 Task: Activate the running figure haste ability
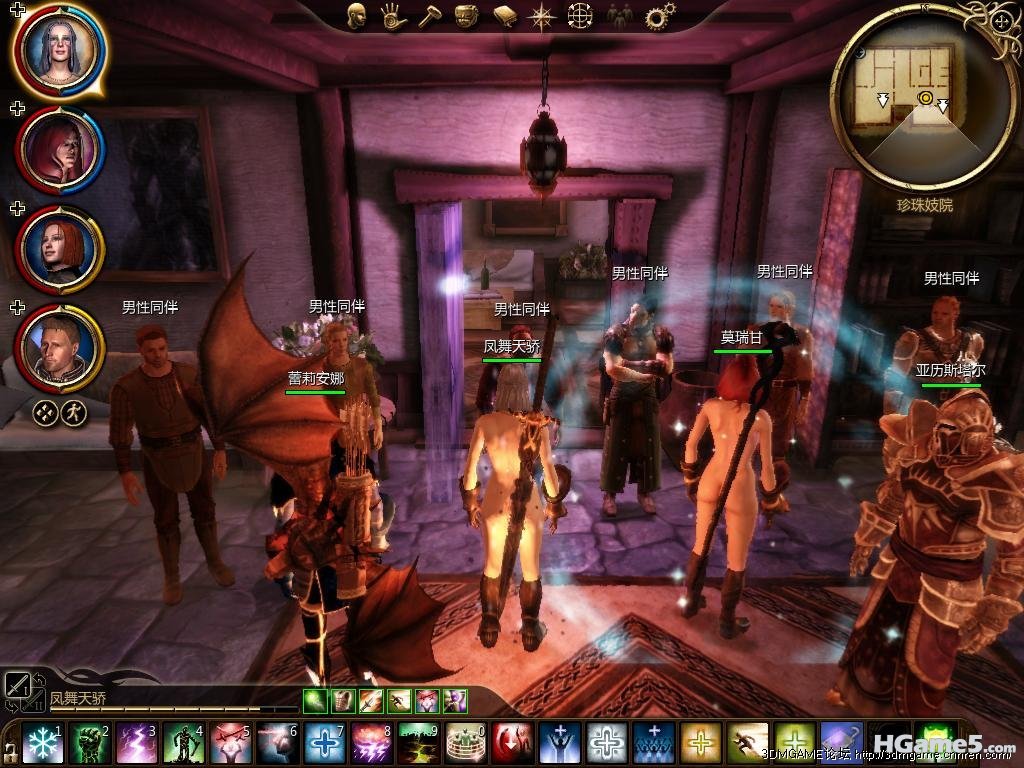(748, 743)
